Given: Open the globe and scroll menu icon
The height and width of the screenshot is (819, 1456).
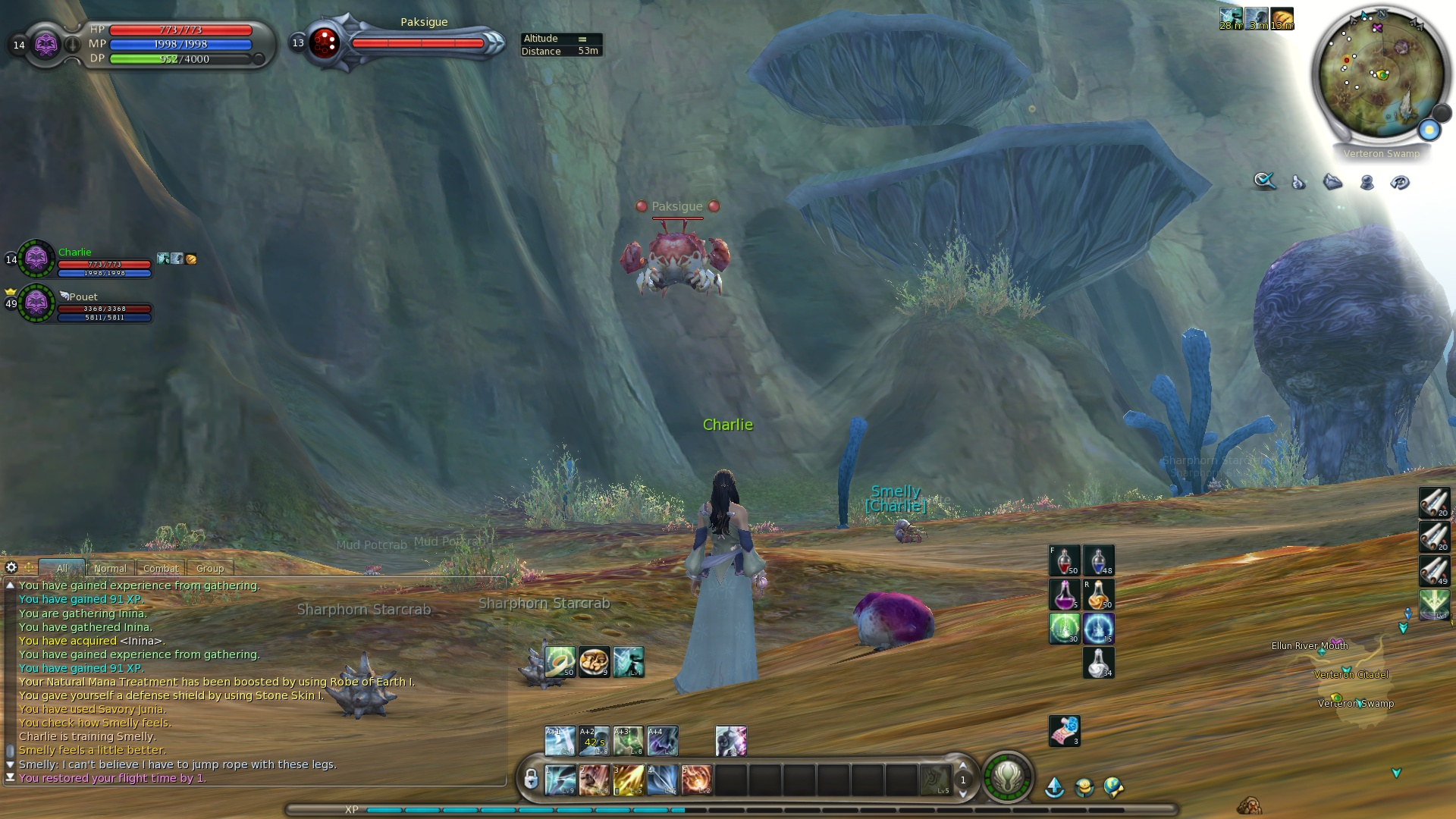Looking at the screenshot, I should tap(1113, 788).
